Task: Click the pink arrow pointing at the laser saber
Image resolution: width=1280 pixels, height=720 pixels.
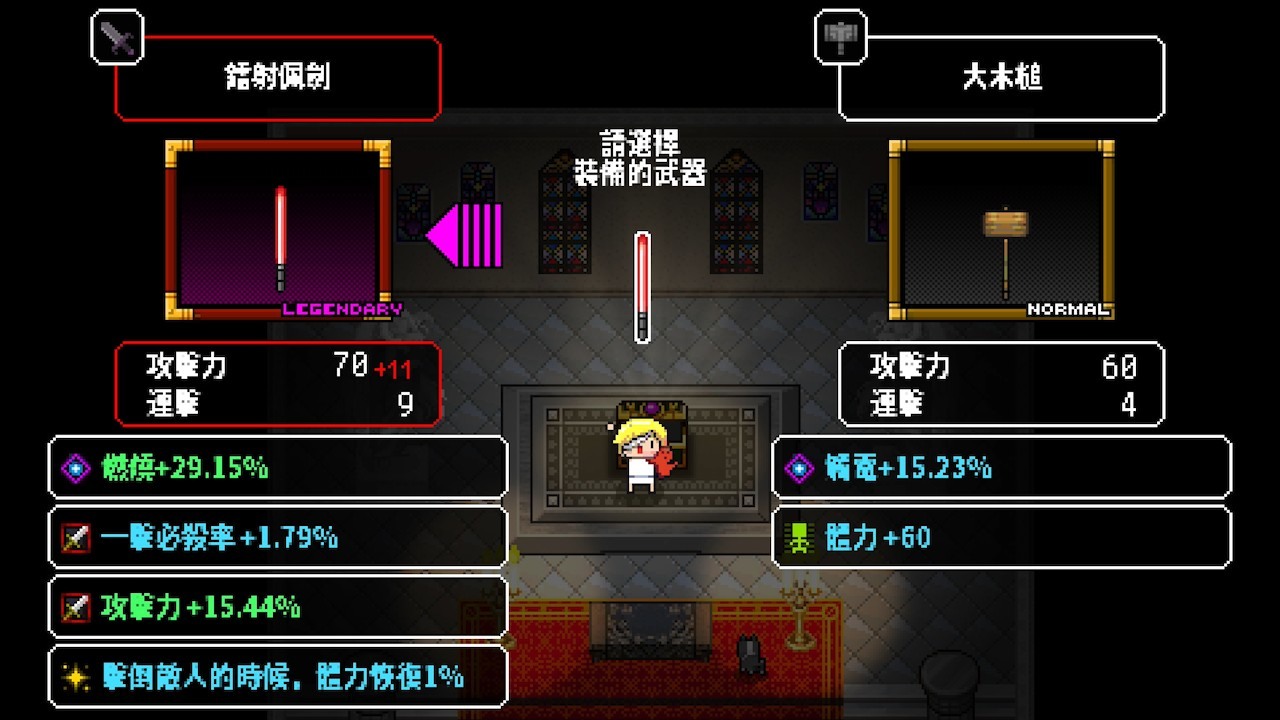Action: 463,237
